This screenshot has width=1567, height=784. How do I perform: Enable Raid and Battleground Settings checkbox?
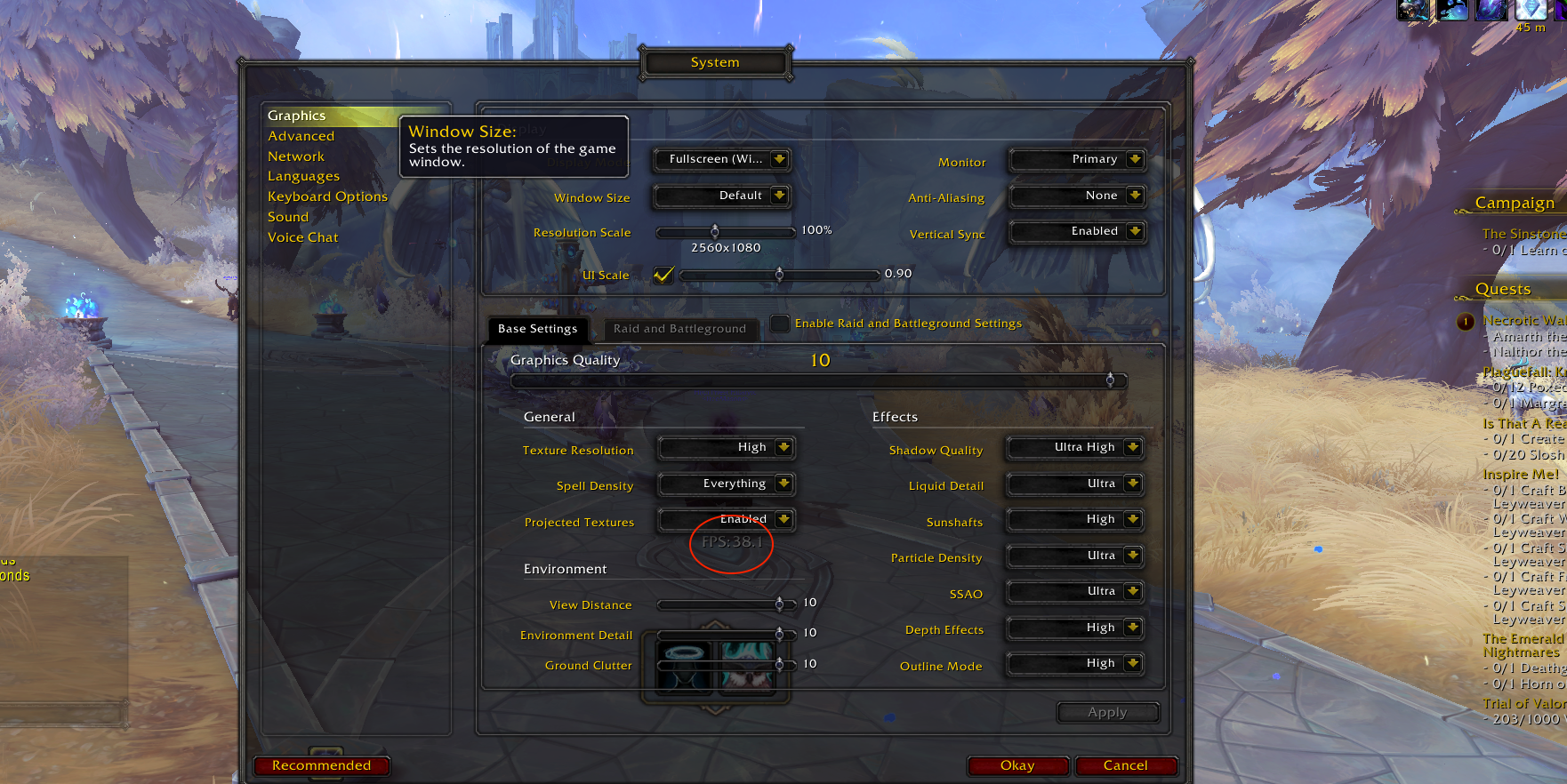[x=779, y=324]
